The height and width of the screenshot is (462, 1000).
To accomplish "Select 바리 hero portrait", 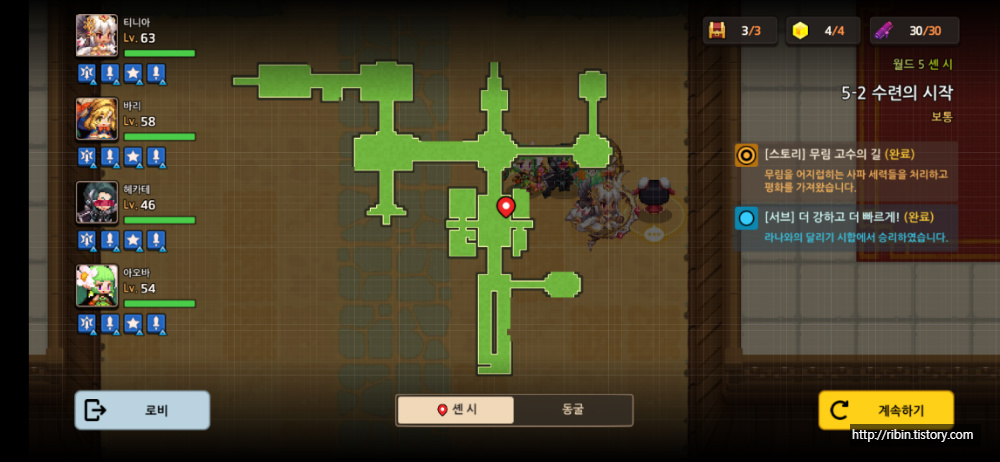I will [x=97, y=119].
